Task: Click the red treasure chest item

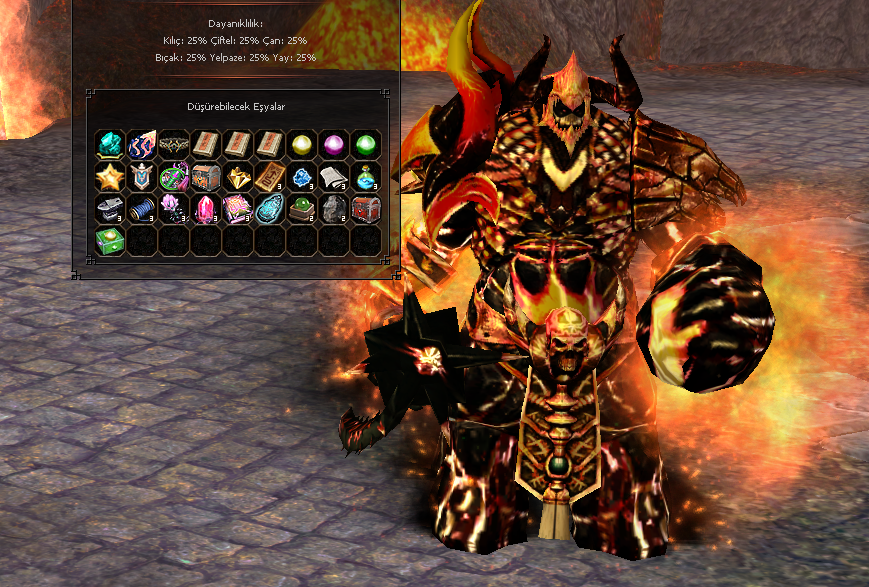Action: point(366,209)
